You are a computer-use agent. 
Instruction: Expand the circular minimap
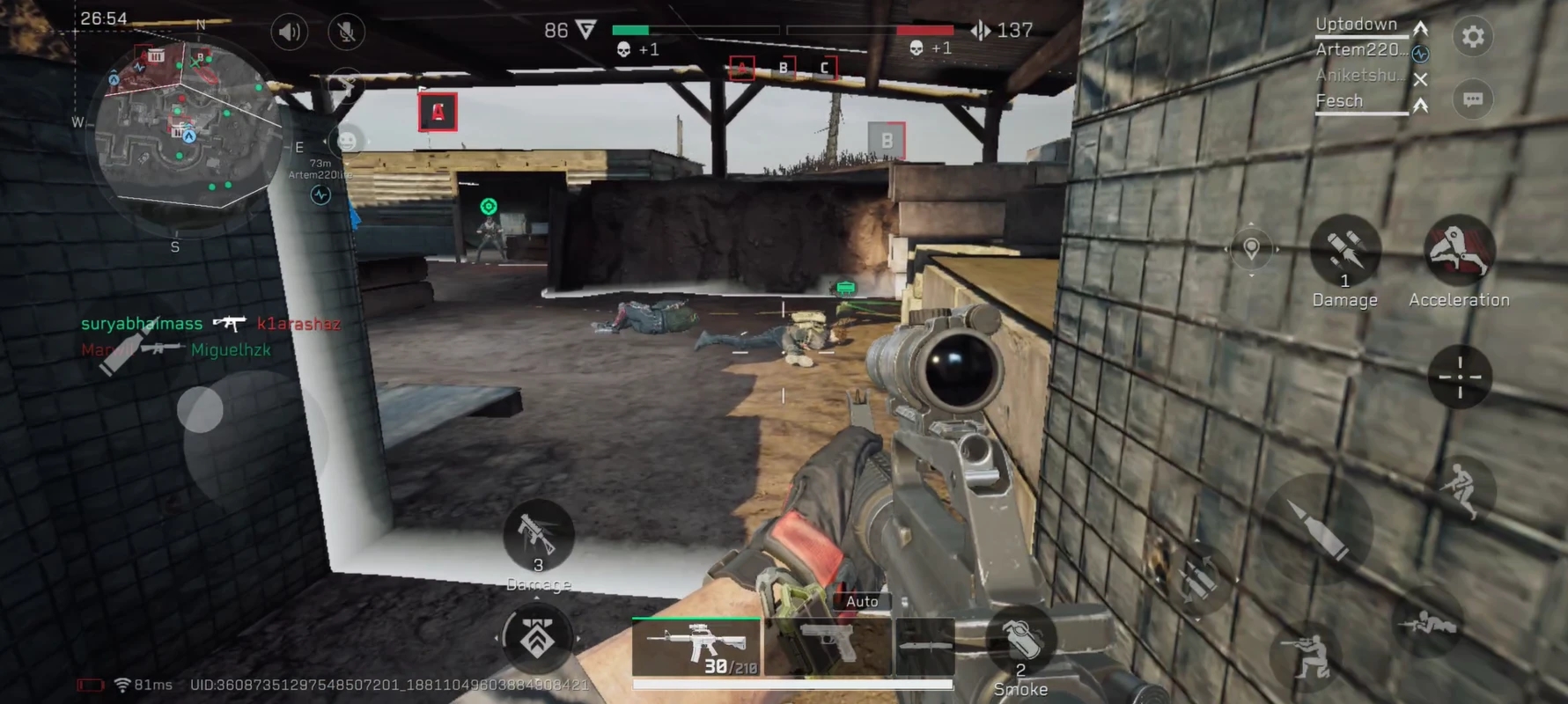coord(187,132)
